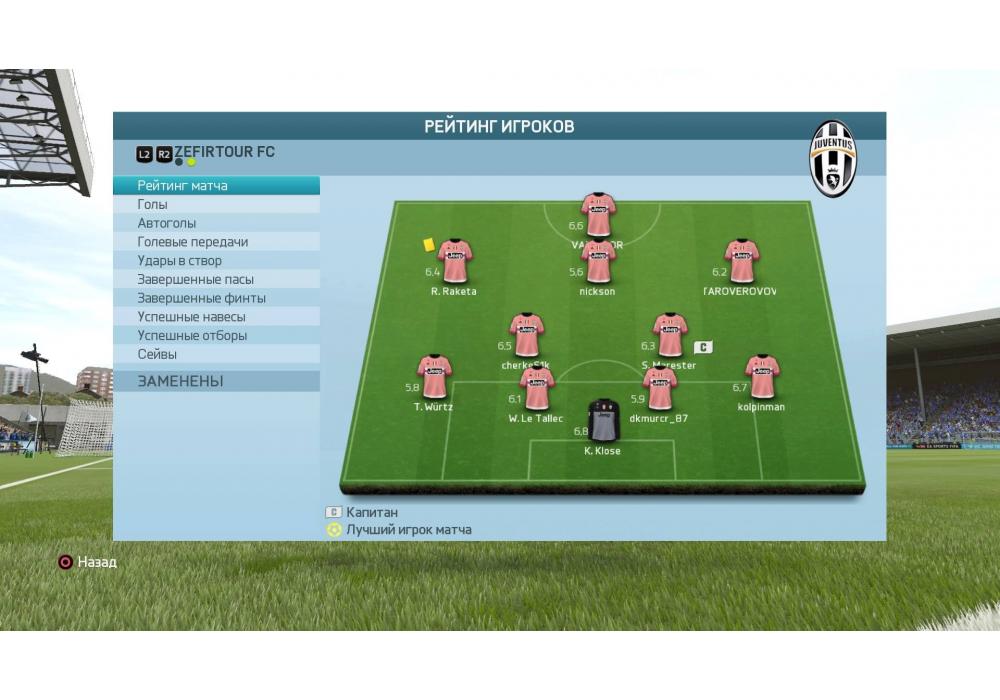Choose the Голы stat category

153,204
